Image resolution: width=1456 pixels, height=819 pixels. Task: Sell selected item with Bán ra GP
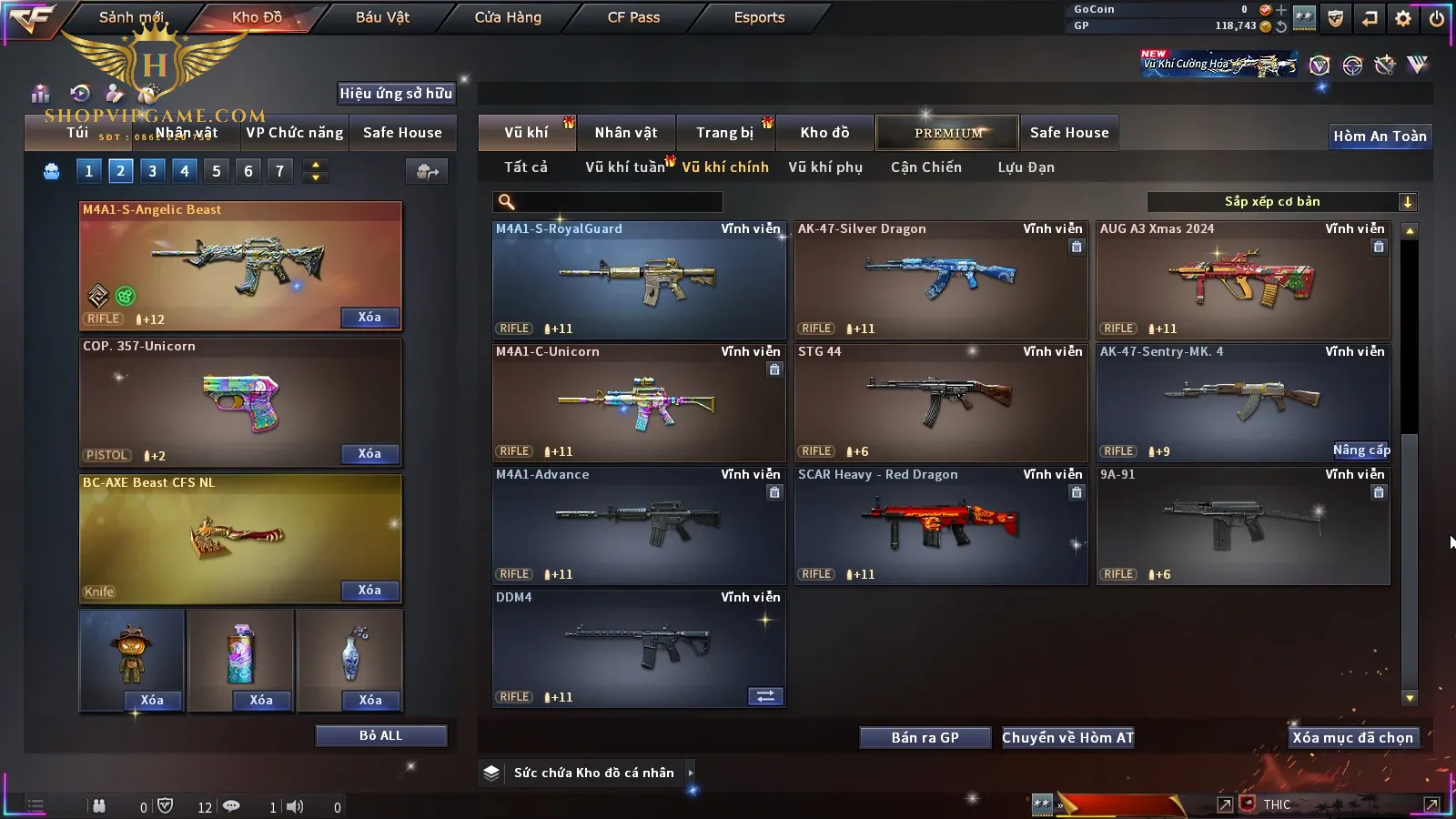(x=925, y=738)
